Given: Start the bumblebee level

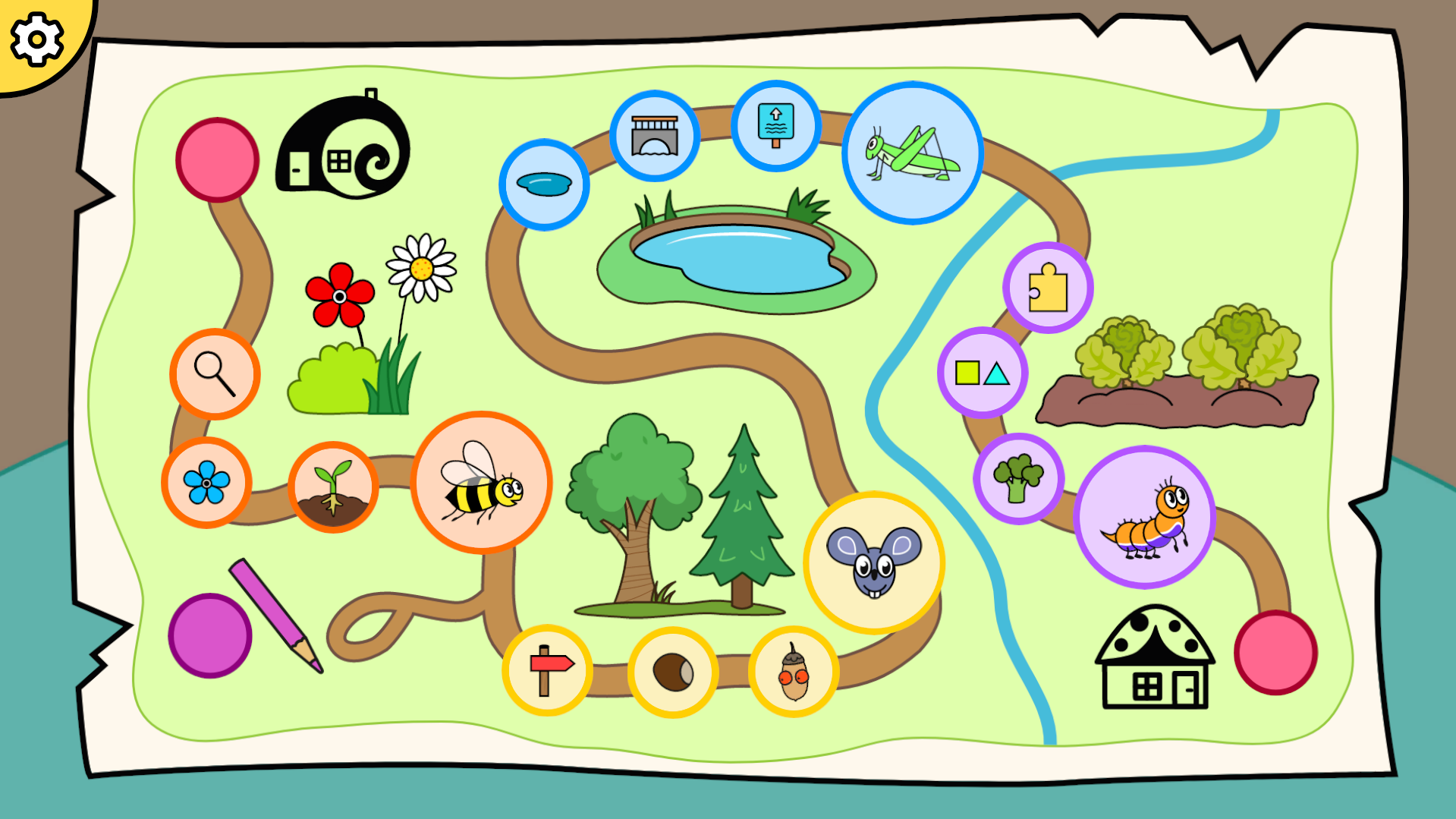Looking at the screenshot, I should (481, 483).
